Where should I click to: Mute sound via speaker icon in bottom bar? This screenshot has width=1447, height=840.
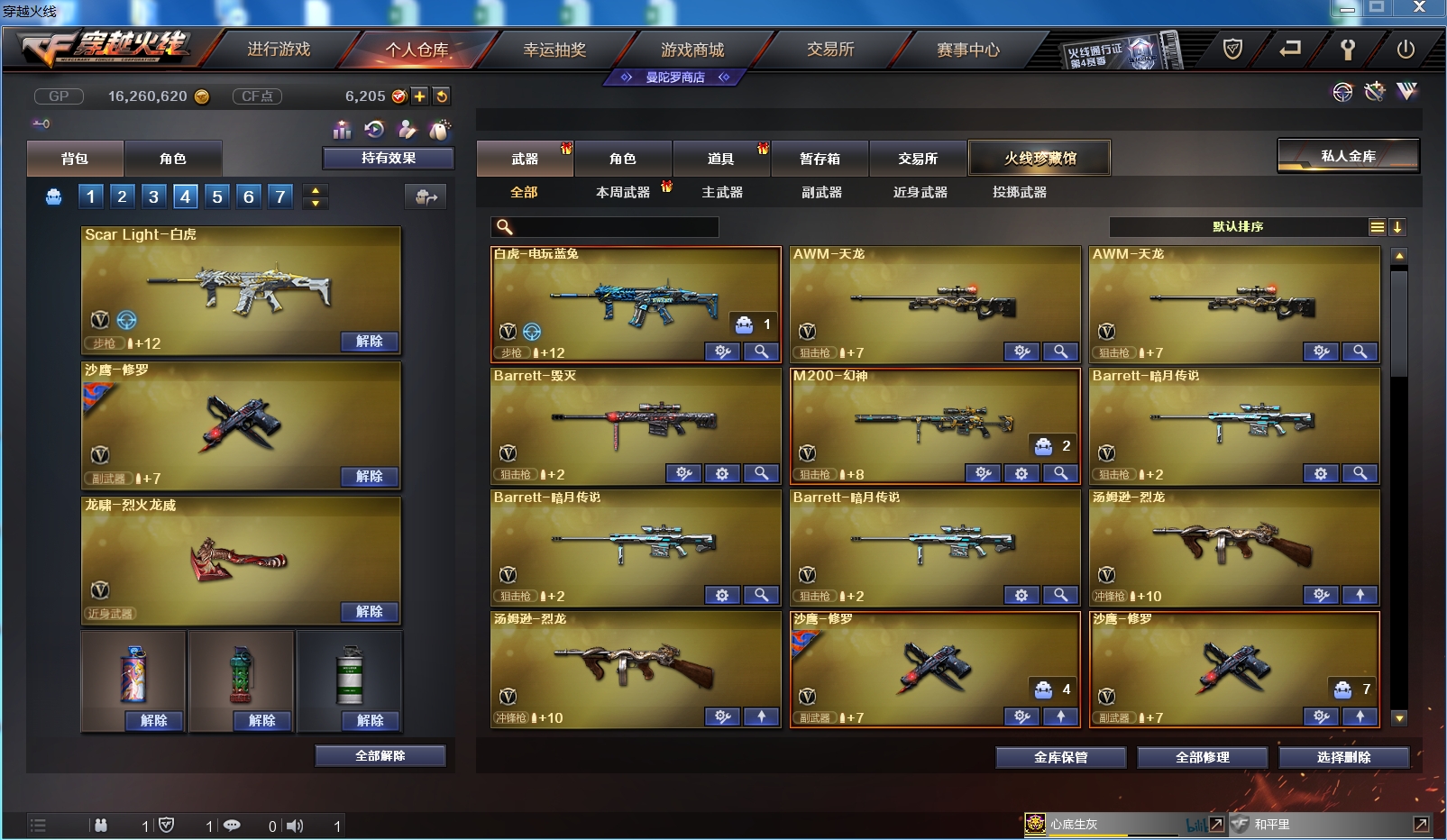pos(295,825)
